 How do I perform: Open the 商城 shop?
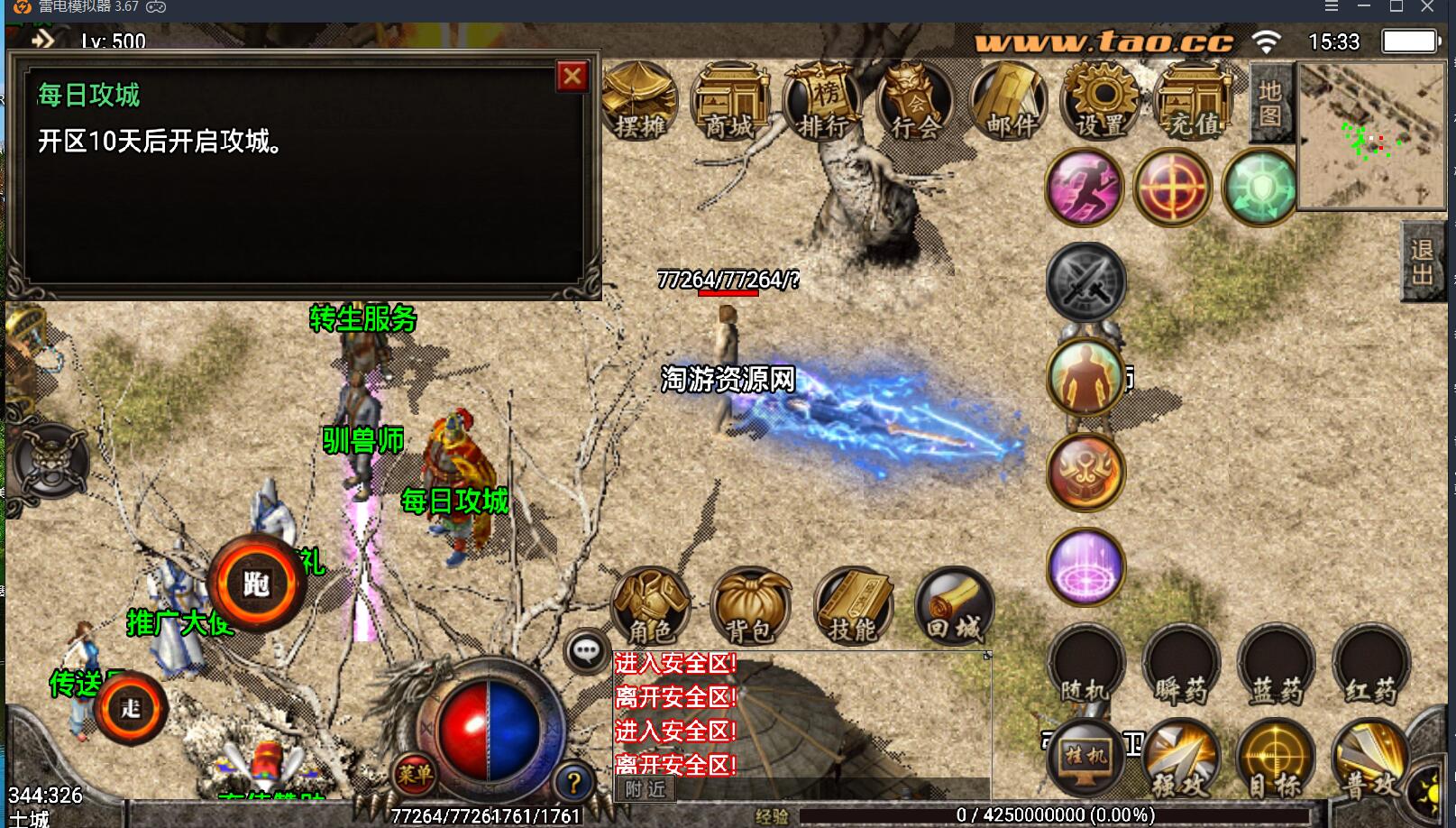pyautogui.click(x=729, y=101)
